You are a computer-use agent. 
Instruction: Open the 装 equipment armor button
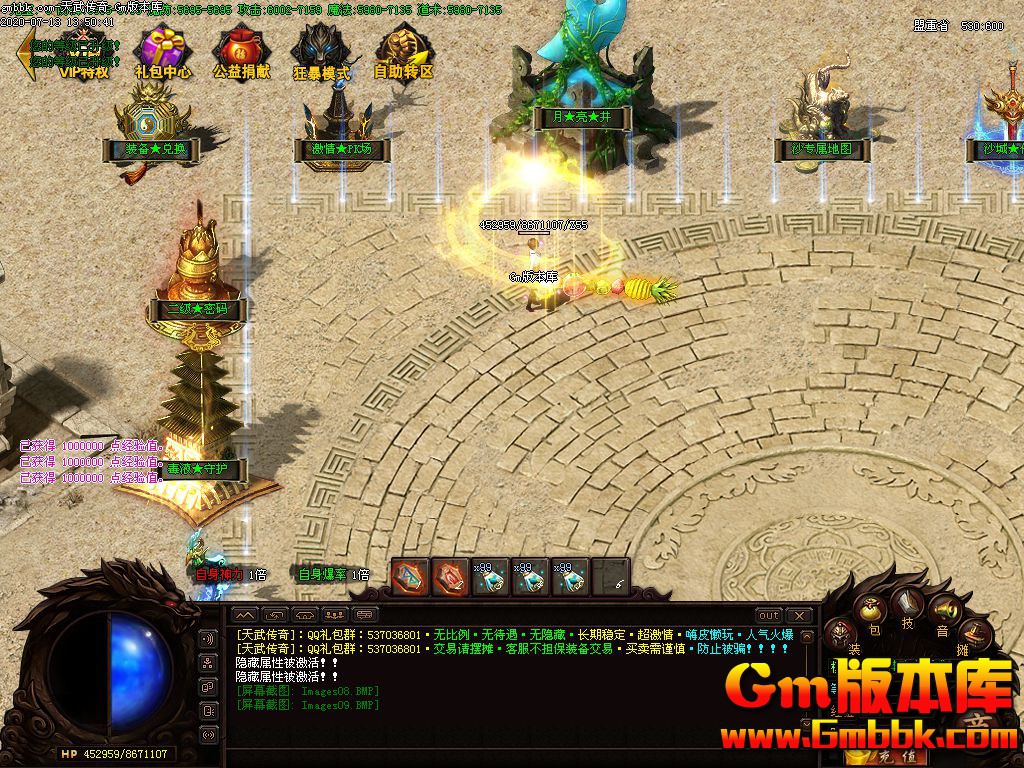(842, 636)
